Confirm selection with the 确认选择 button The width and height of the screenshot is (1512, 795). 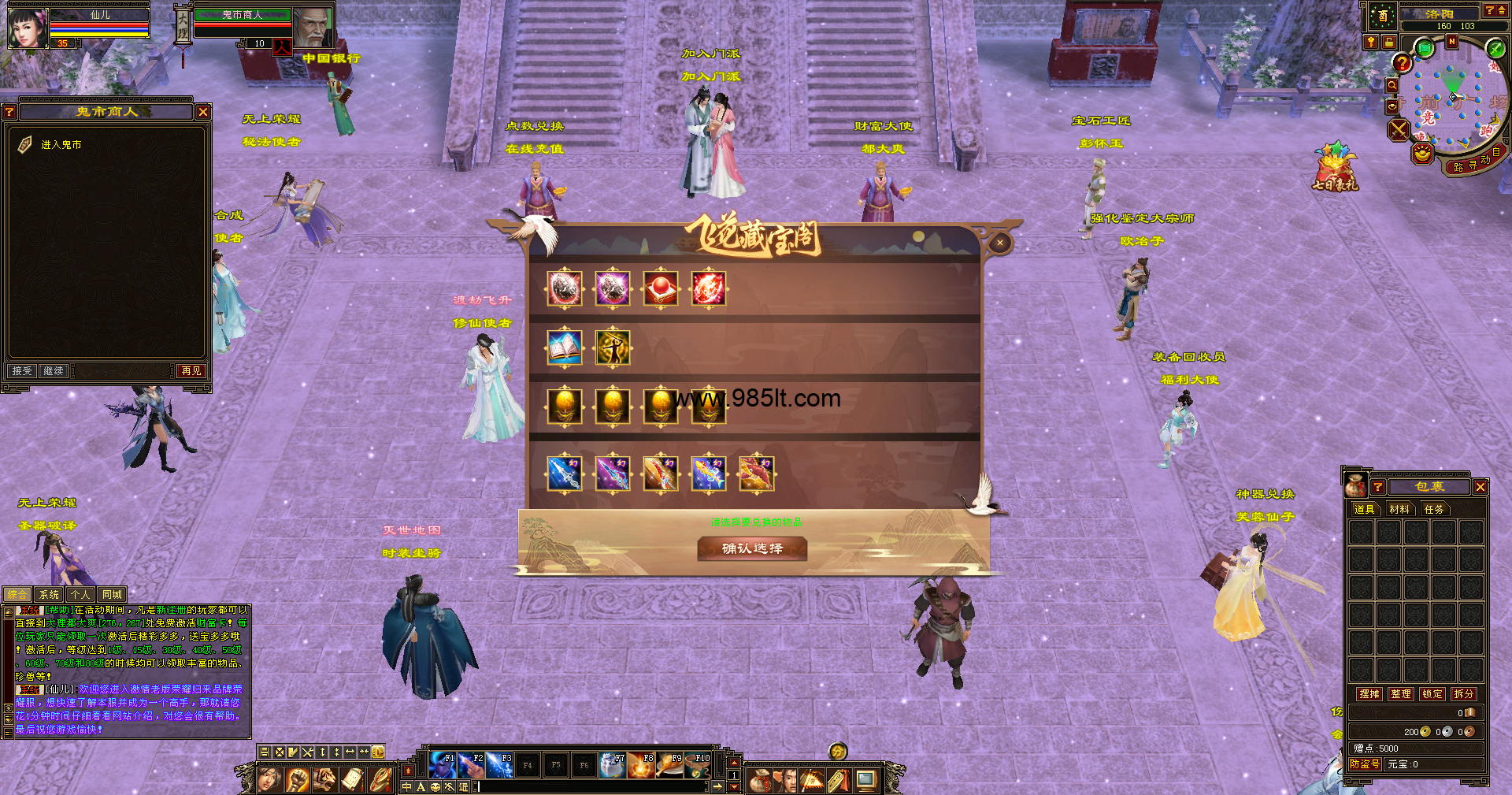point(752,548)
